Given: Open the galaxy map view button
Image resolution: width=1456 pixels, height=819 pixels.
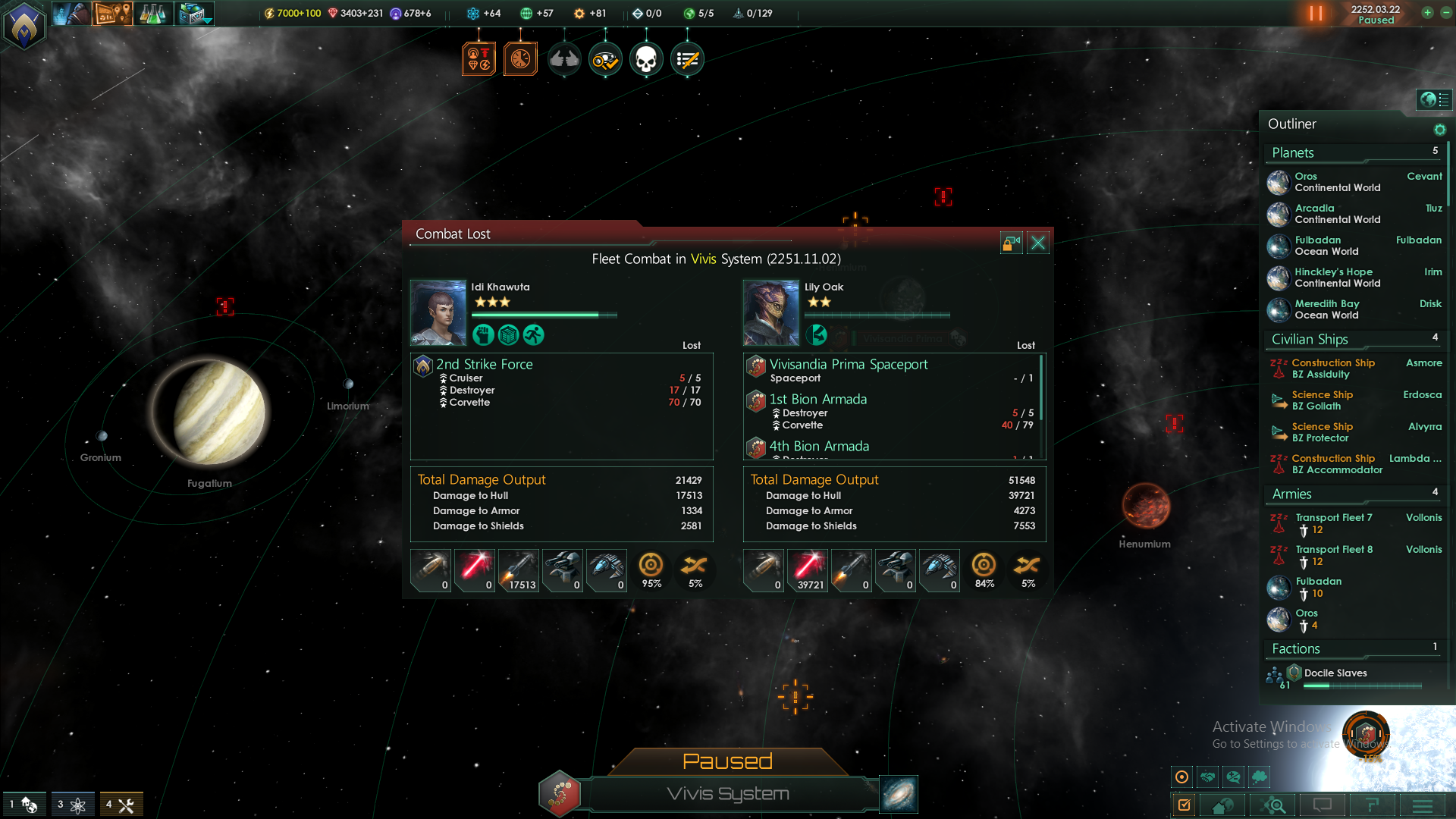Looking at the screenshot, I should click(x=898, y=794).
